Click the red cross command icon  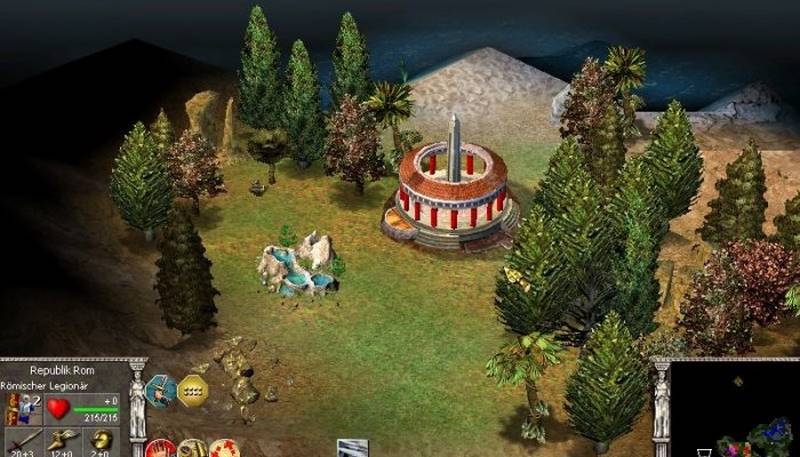[x=224, y=449]
